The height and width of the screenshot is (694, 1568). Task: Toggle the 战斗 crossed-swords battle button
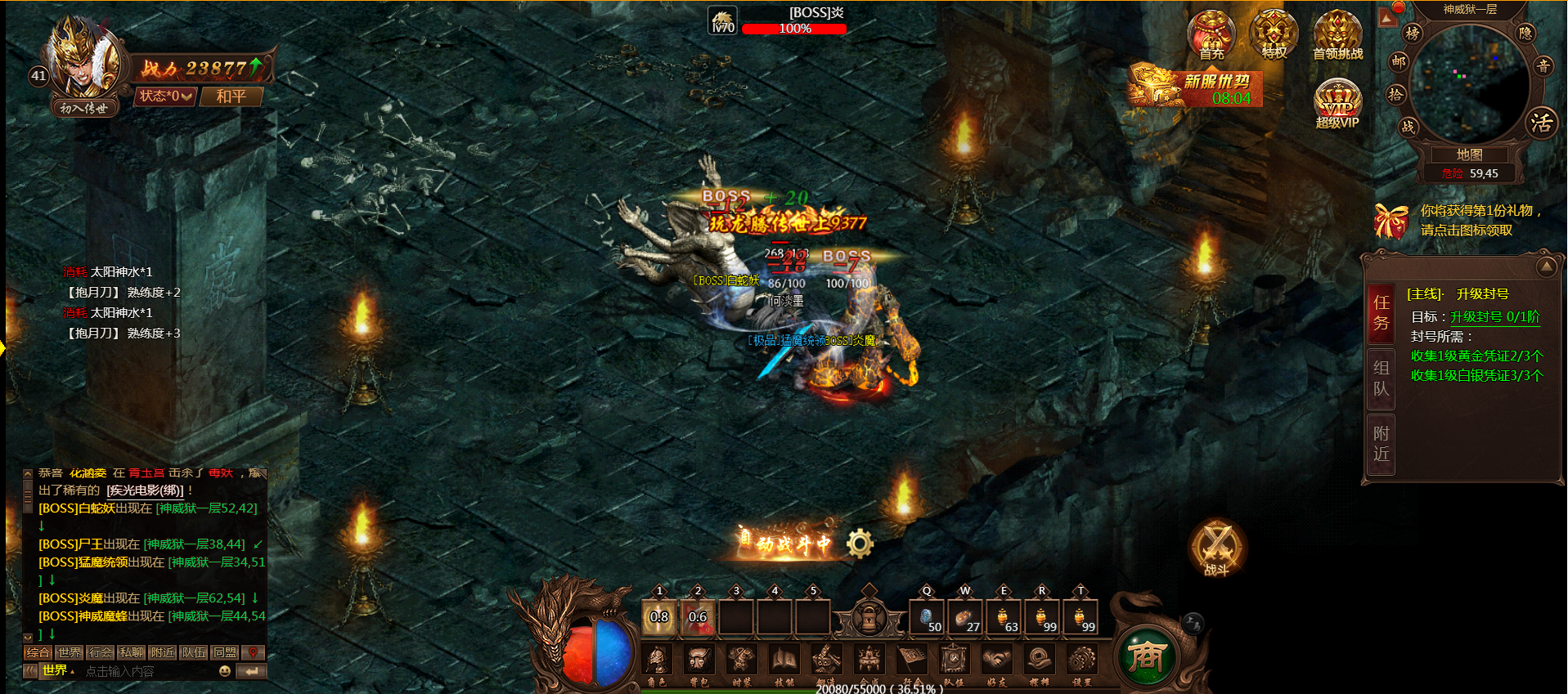pyautogui.click(x=1216, y=548)
